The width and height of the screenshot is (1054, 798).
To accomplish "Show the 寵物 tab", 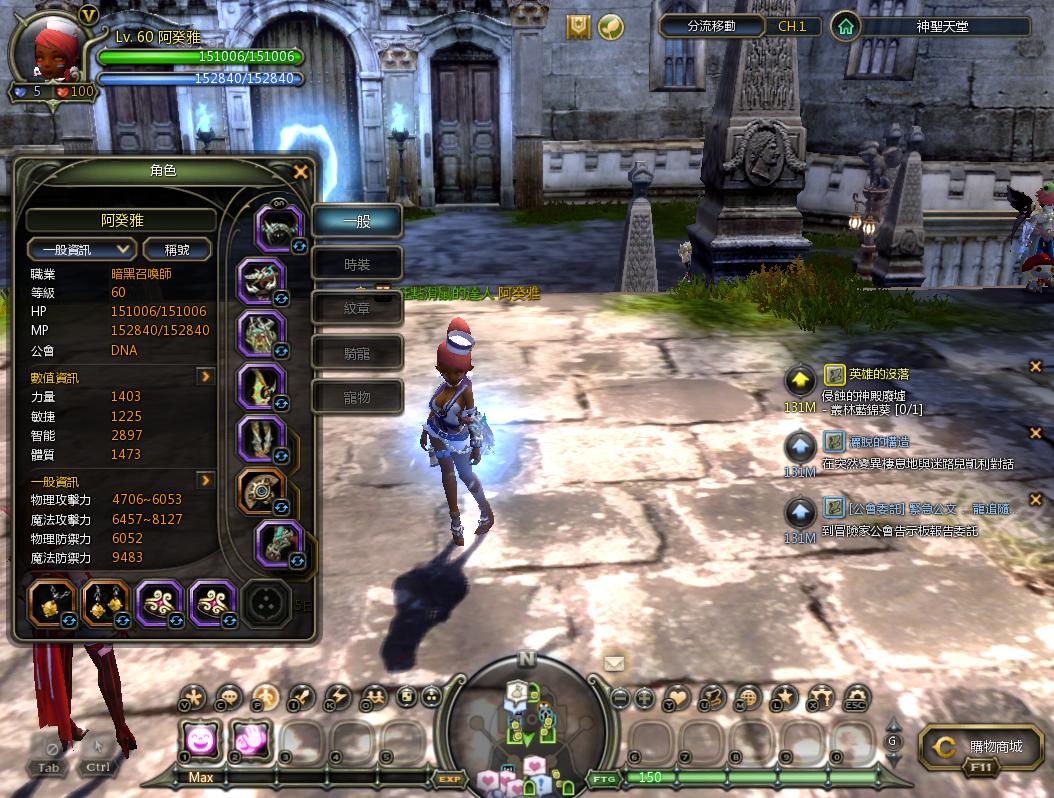I will (x=357, y=397).
